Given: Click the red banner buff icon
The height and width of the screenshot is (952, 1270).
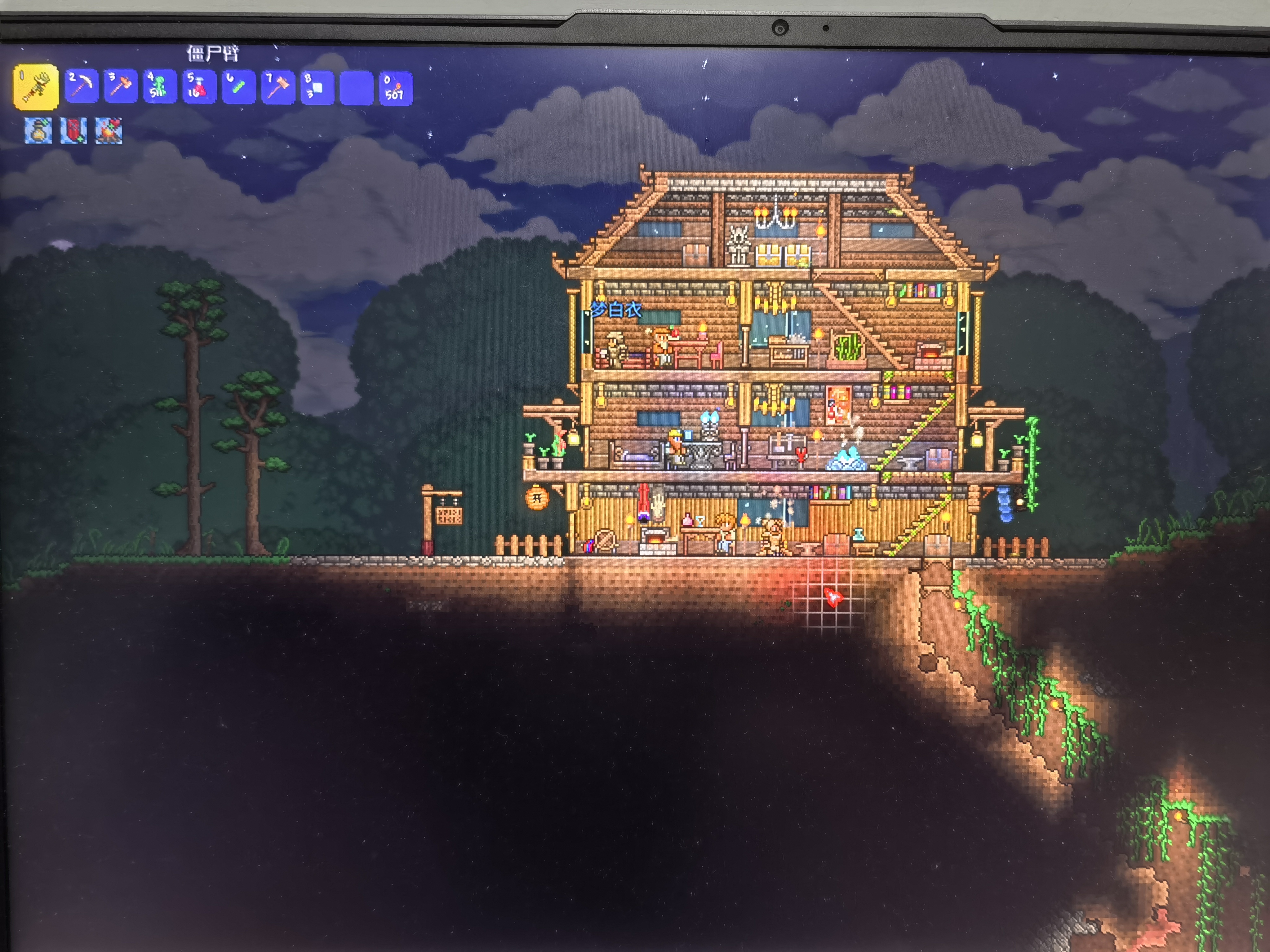Looking at the screenshot, I should point(73,131).
